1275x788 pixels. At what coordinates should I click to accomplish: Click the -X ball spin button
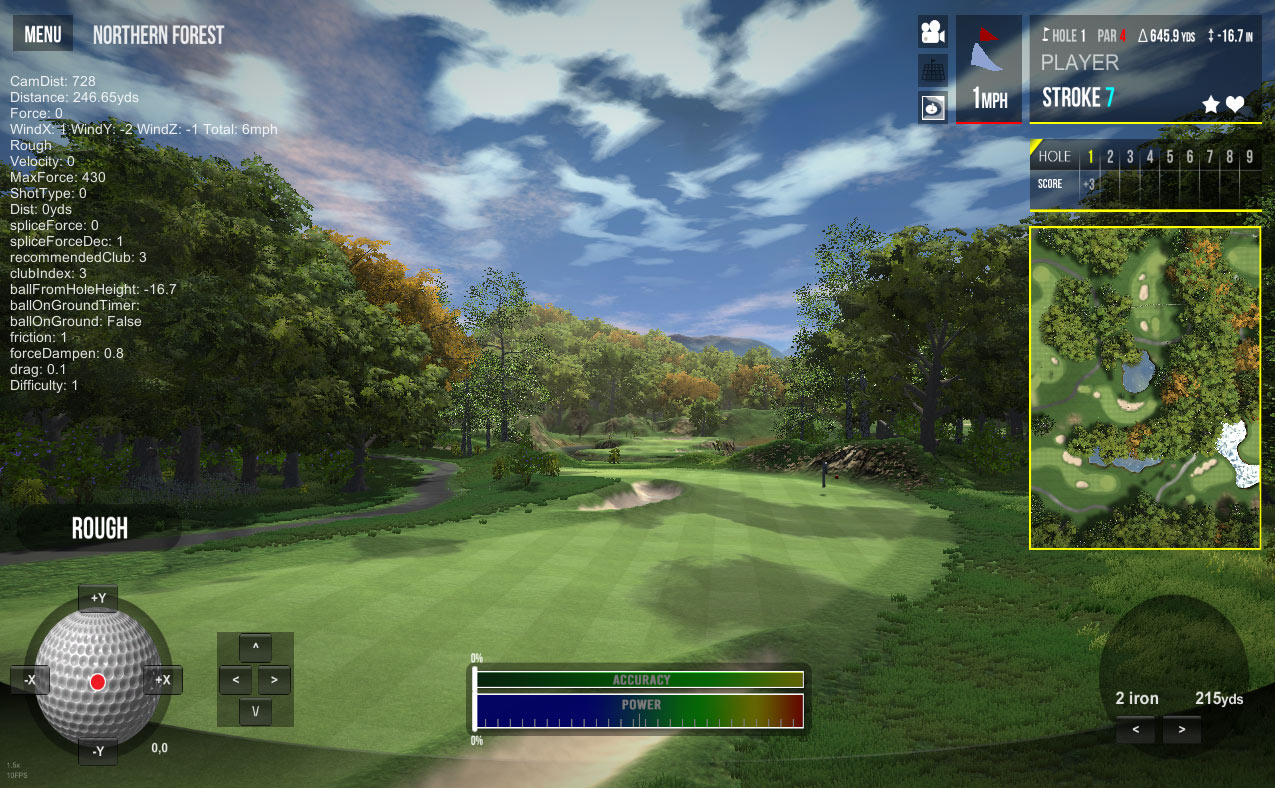(x=30, y=680)
